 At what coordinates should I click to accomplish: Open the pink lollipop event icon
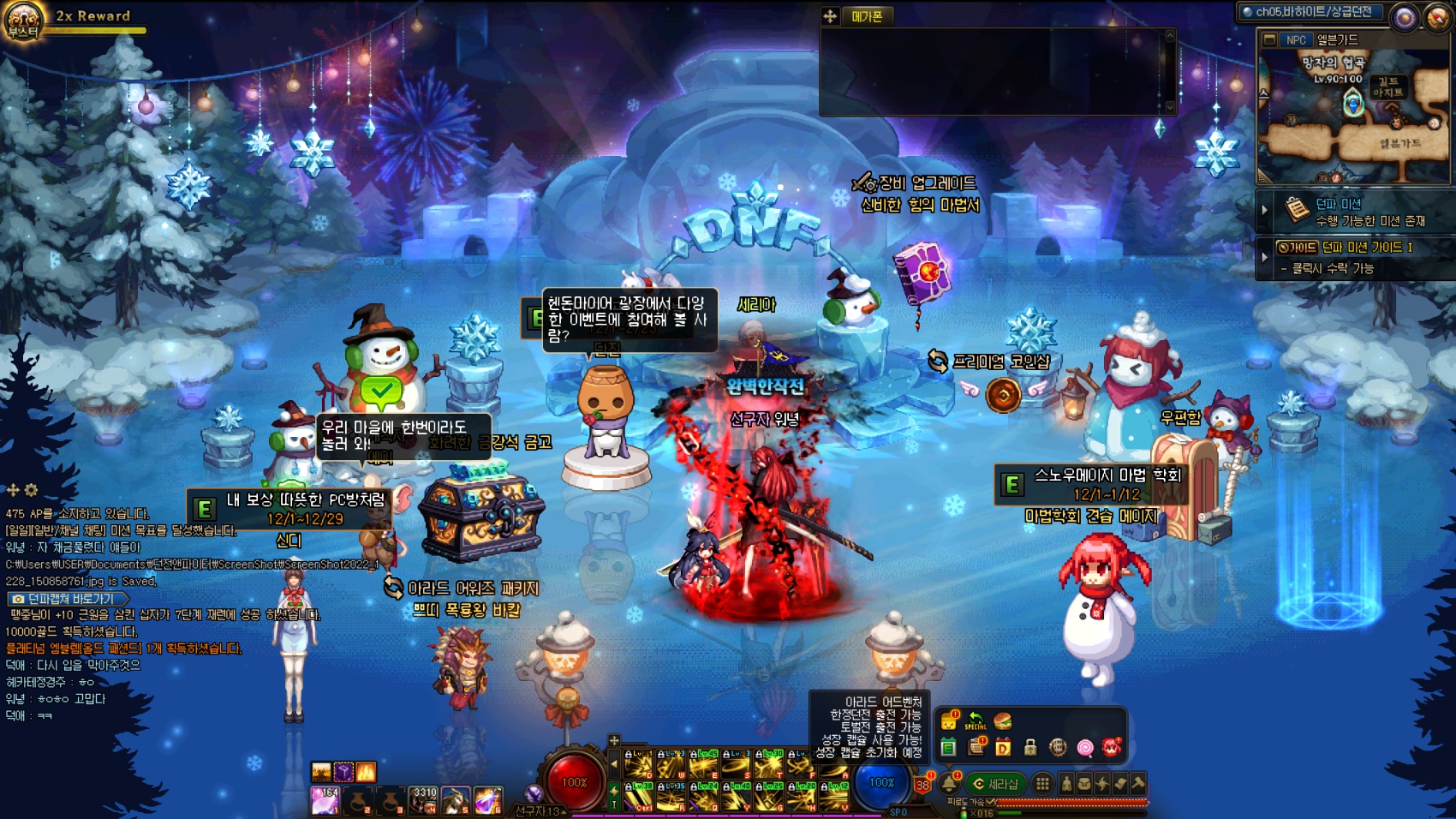point(1085,748)
